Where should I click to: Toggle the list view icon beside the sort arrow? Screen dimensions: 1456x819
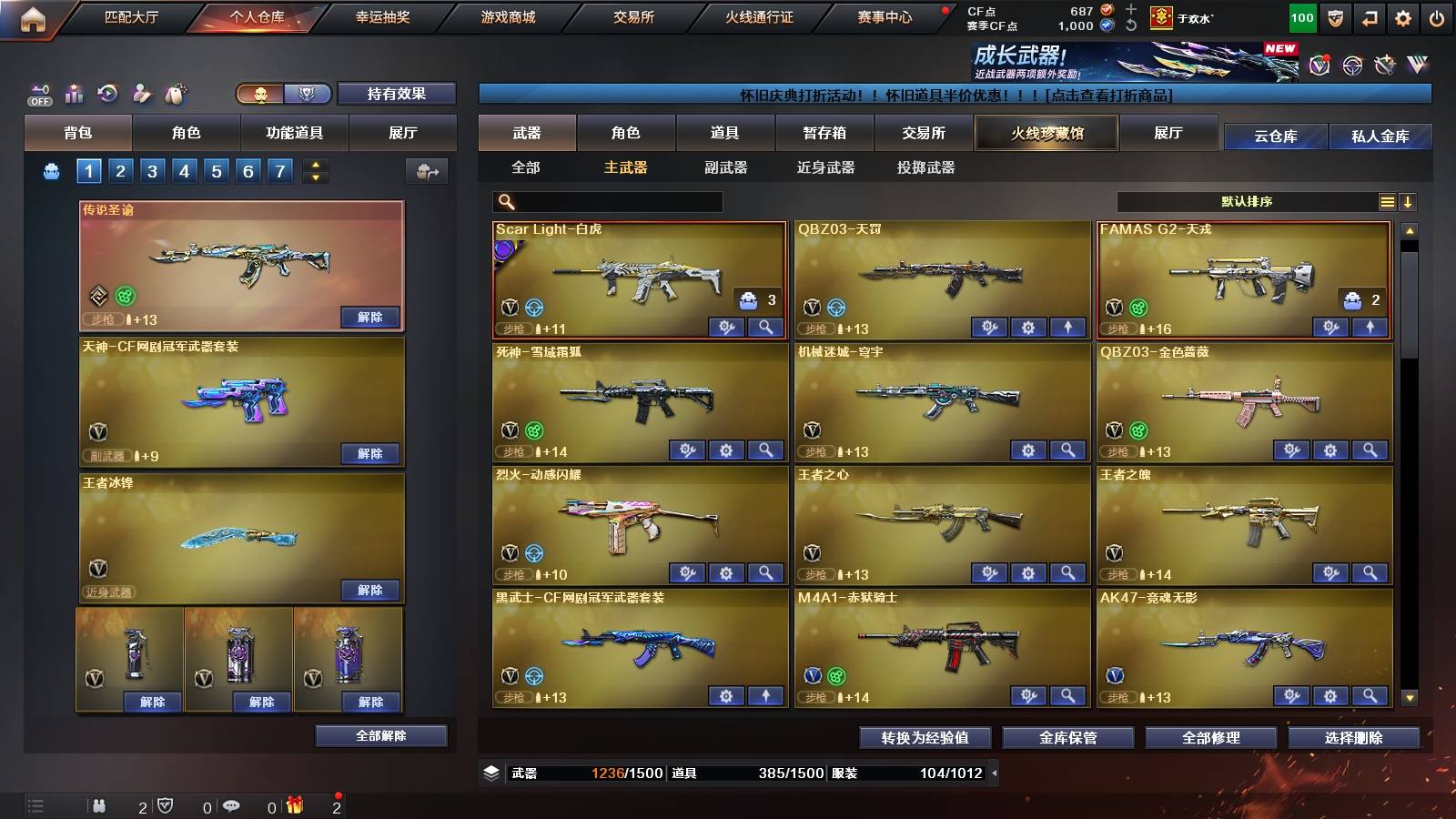click(1389, 201)
